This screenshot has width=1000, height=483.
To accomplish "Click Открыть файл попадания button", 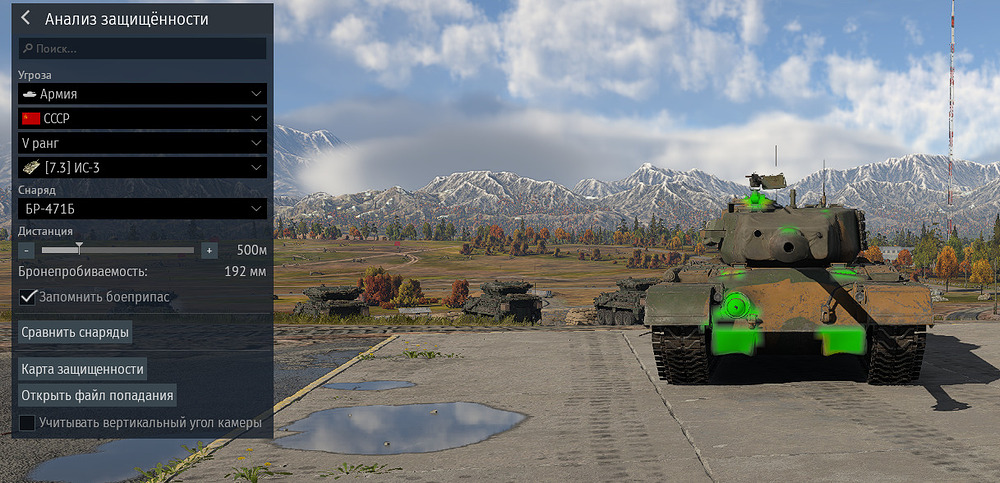I will (97, 395).
